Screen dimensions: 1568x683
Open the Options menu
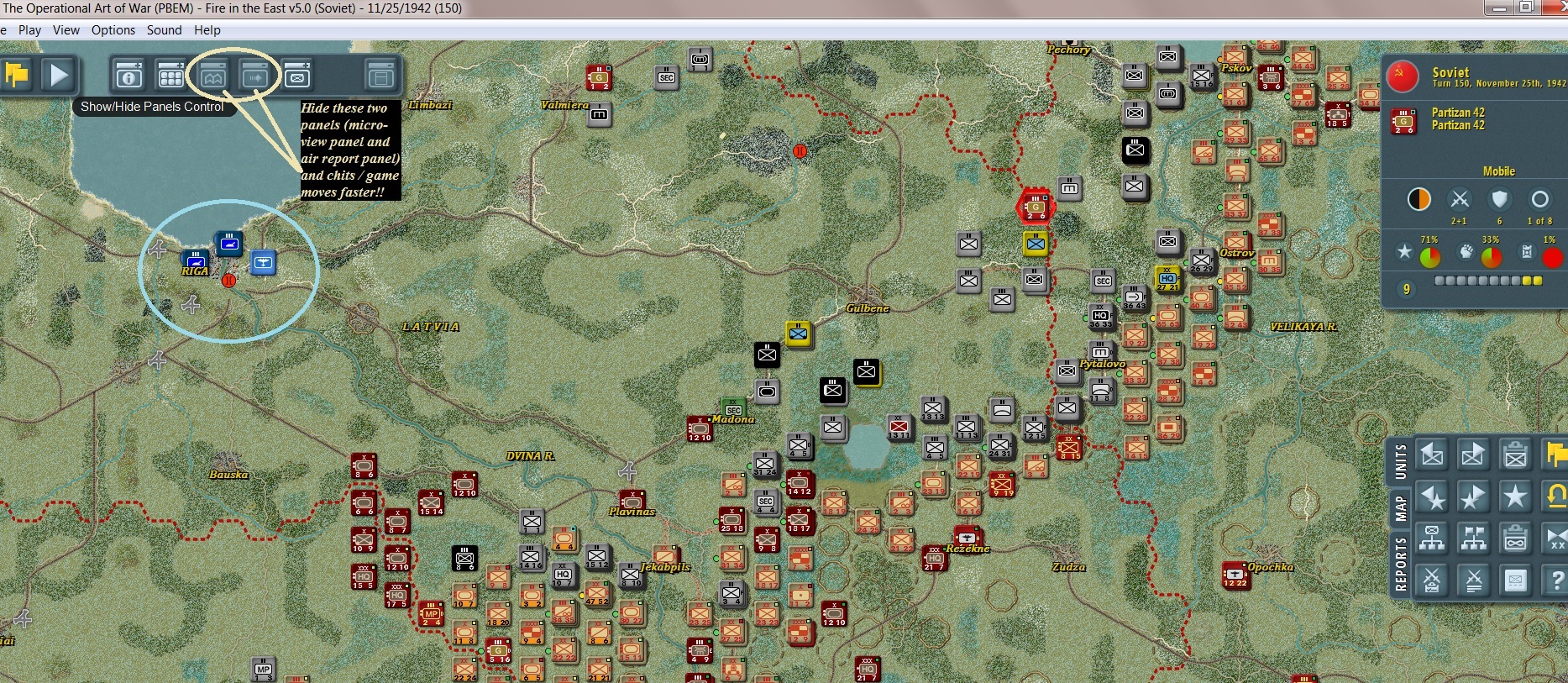tap(113, 30)
